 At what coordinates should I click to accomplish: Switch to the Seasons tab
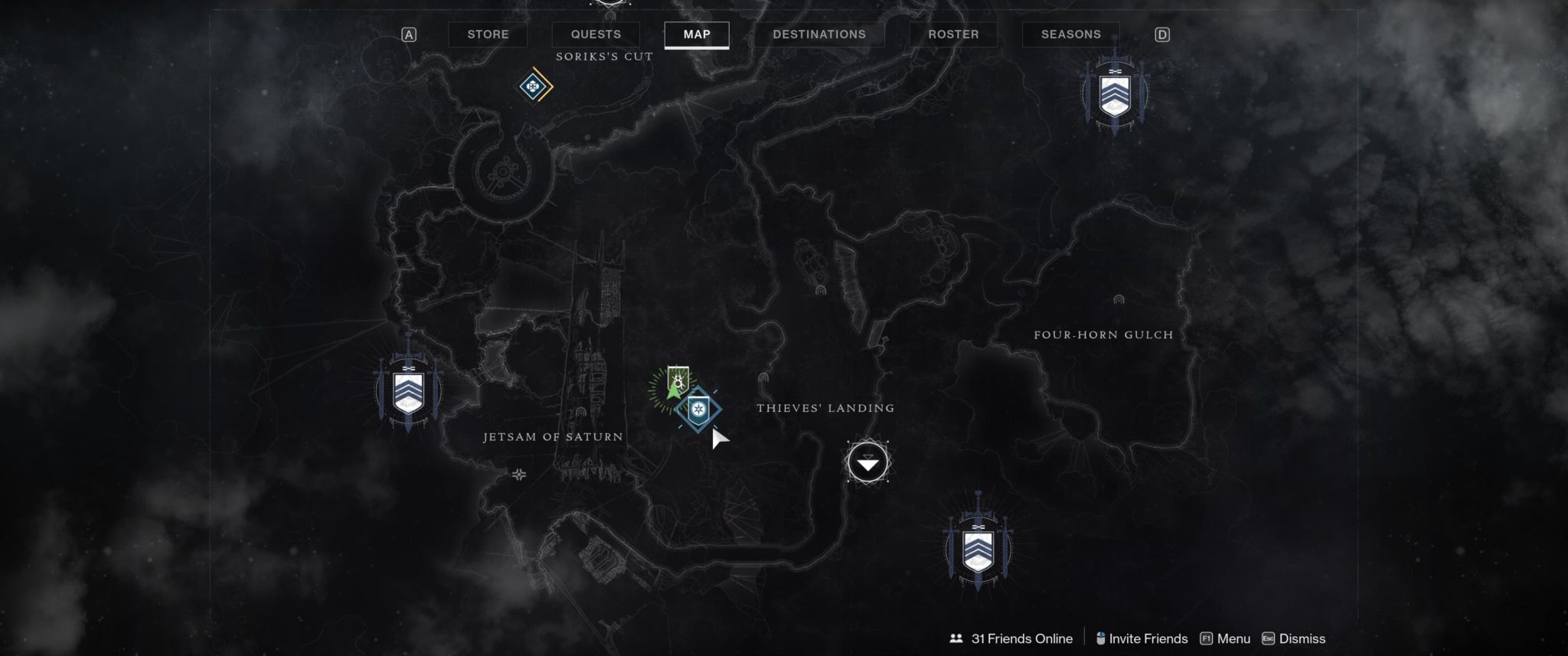(1070, 34)
